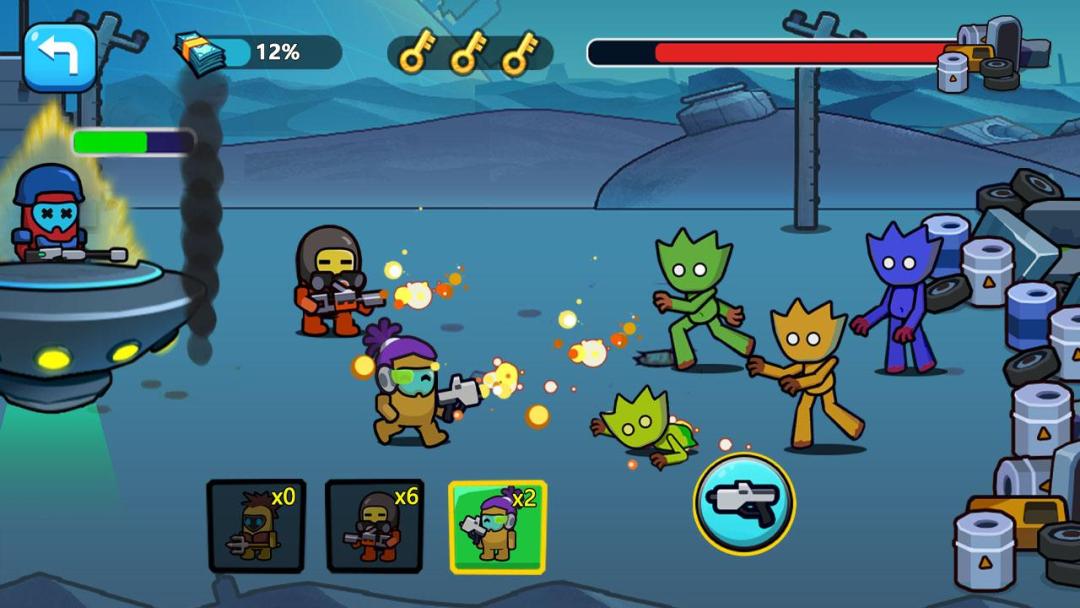Click the blue back arrow button
This screenshot has width=1080, height=608.
(59, 58)
